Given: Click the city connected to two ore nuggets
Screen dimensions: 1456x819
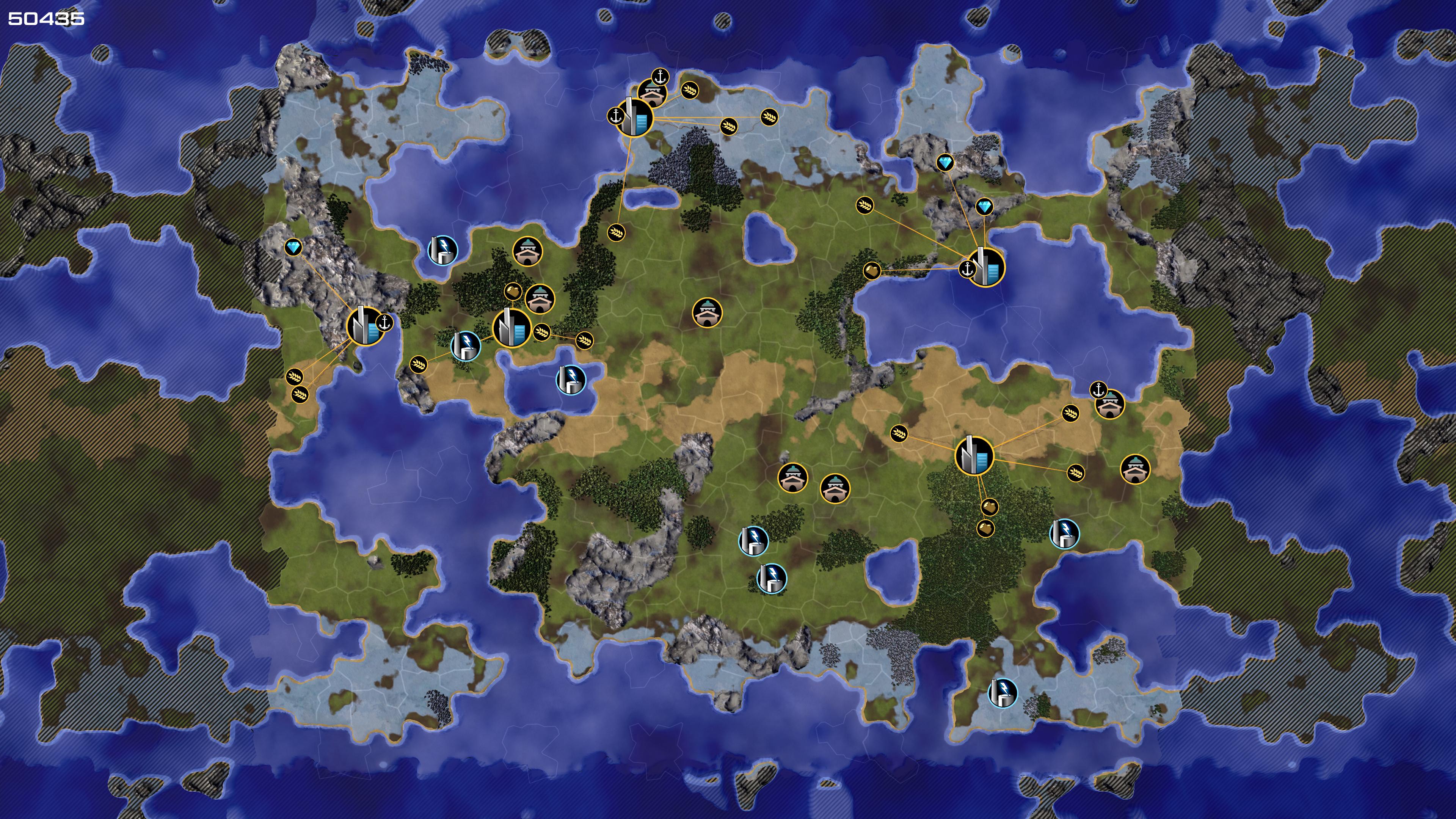Looking at the screenshot, I should click(x=974, y=455).
